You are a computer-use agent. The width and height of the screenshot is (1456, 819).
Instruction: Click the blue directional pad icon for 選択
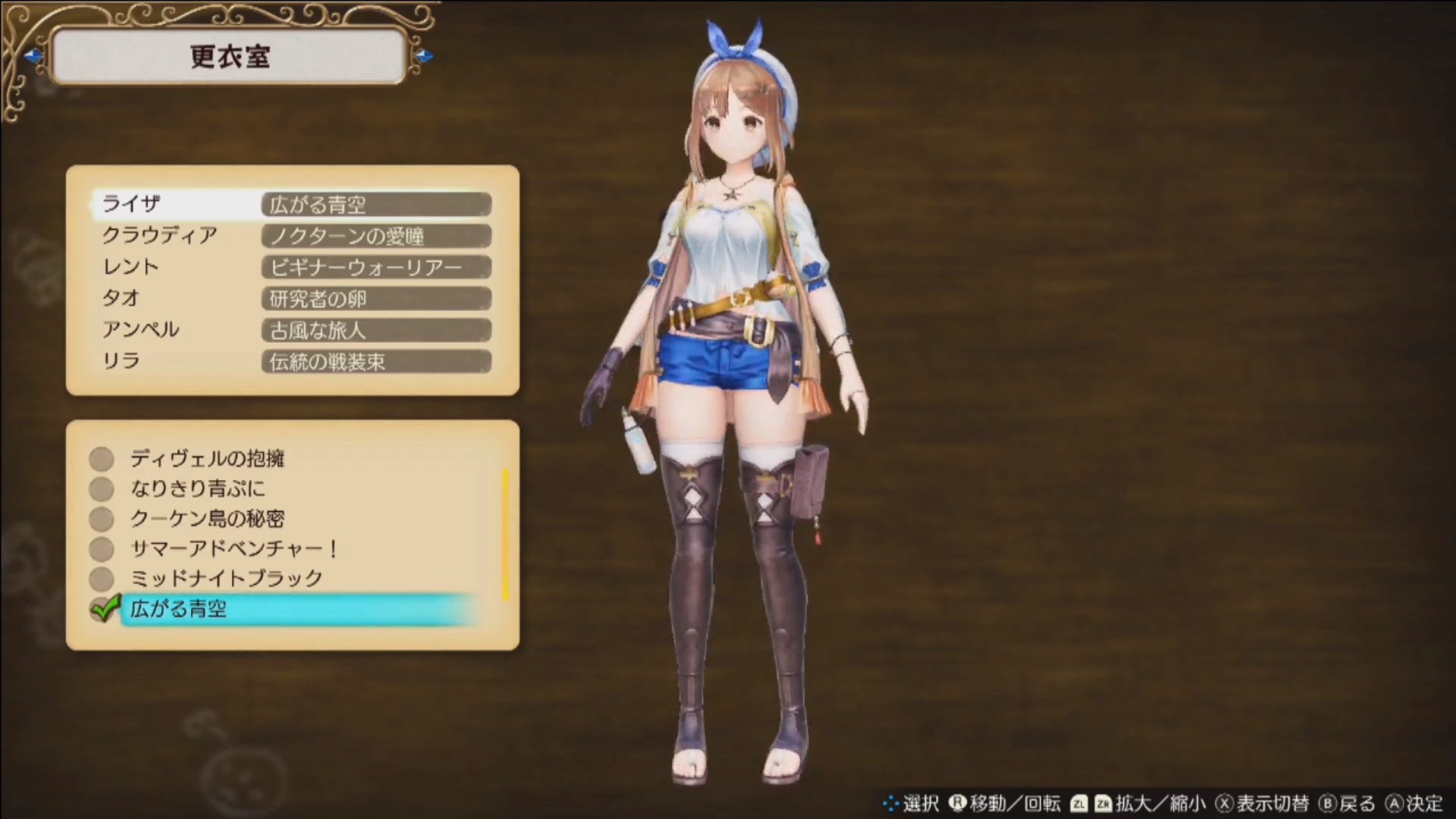pos(890,804)
